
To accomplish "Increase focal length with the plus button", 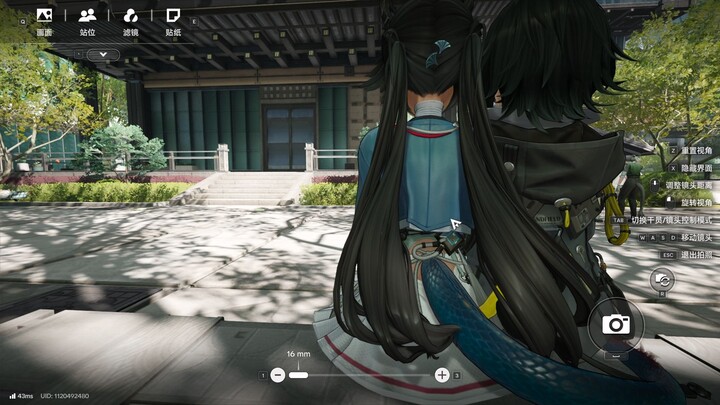I will [442, 375].
